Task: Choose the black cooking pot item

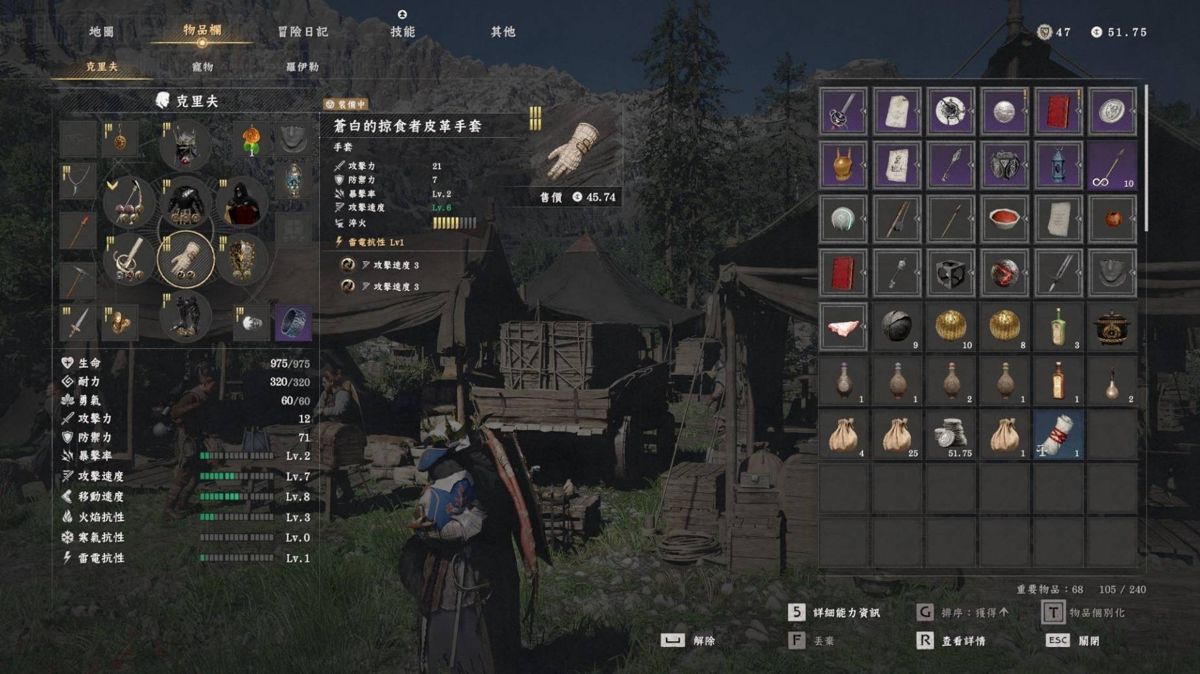Action: click(x=1112, y=326)
